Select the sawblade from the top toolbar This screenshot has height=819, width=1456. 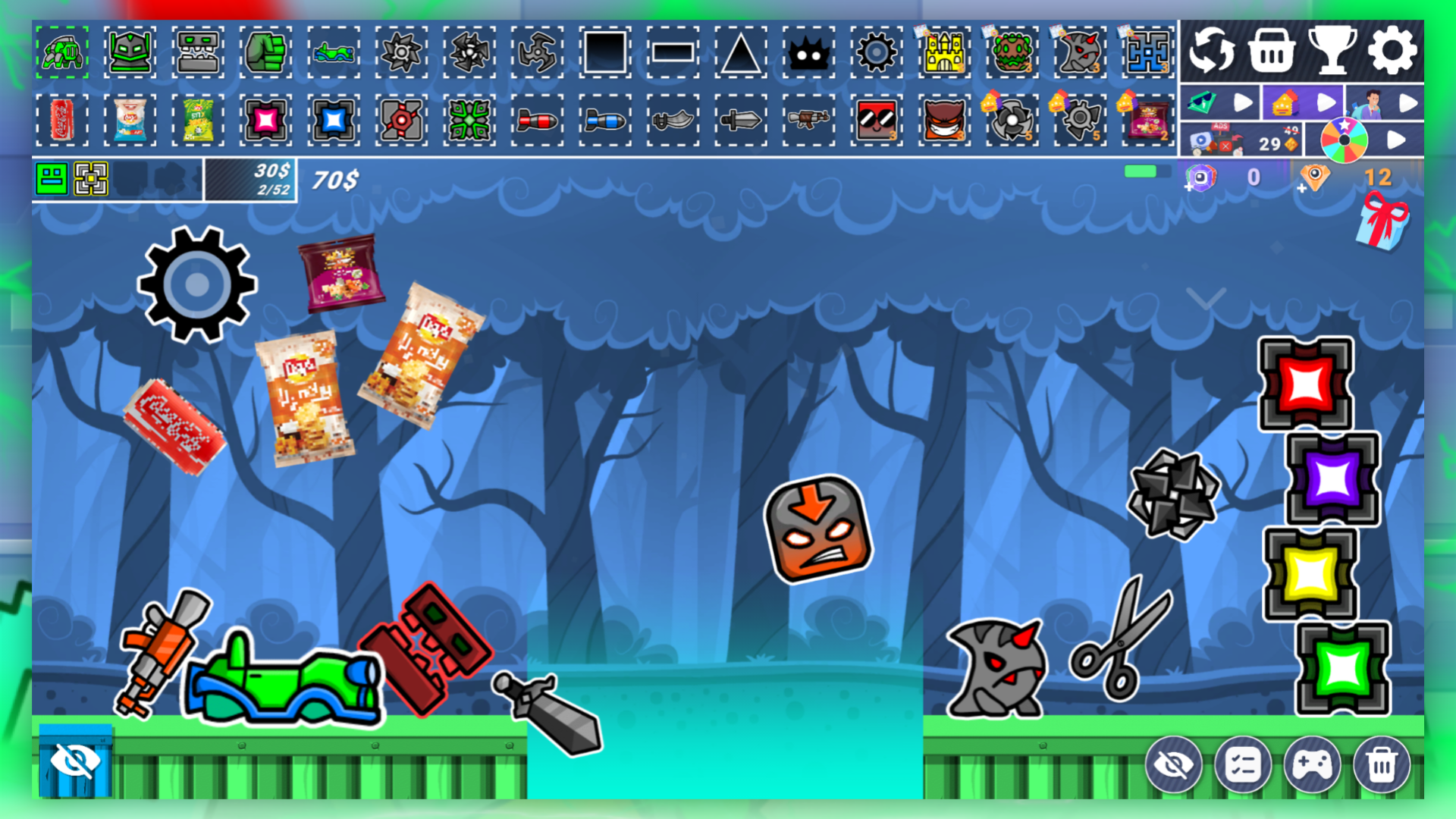pos(402,53)
